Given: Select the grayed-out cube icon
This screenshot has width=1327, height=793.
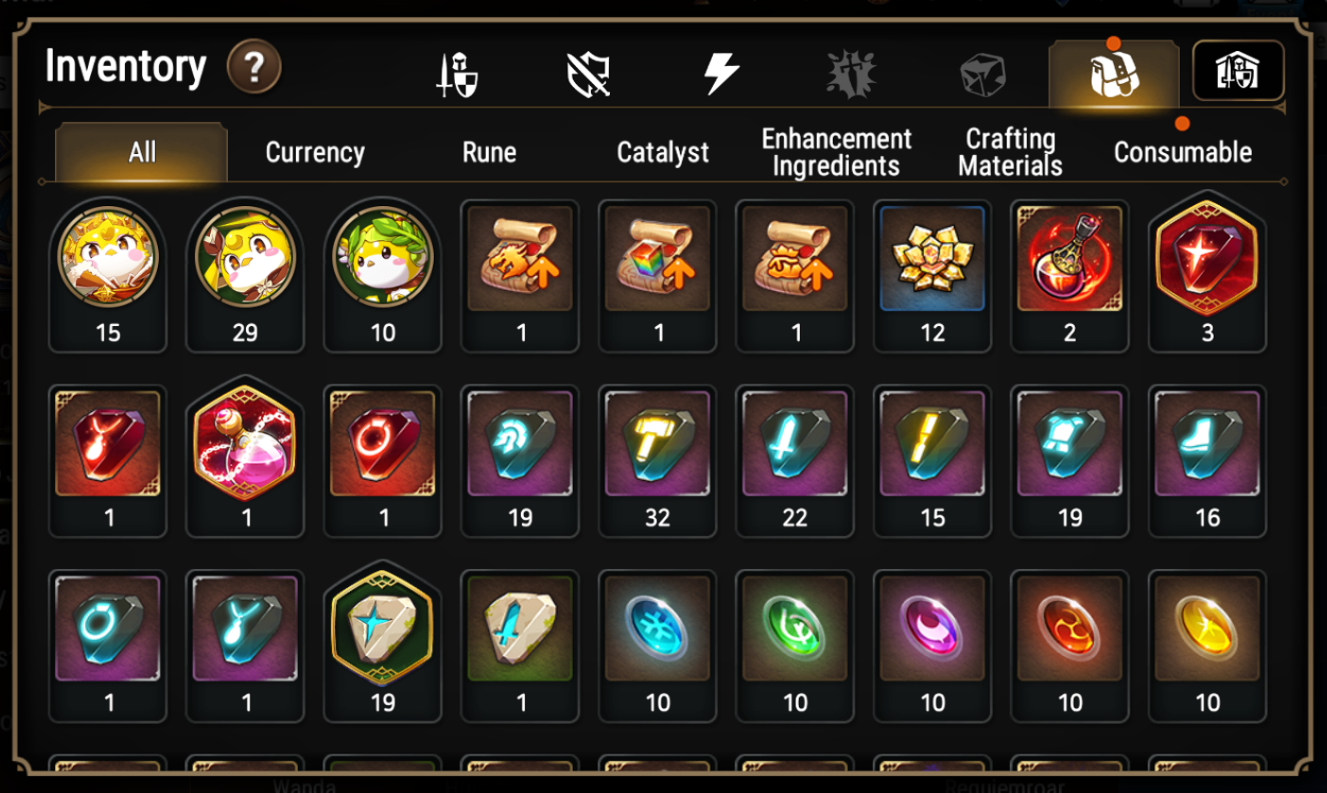Looking at the screenshot, I should pyautogui.click(x=980, y=70).
